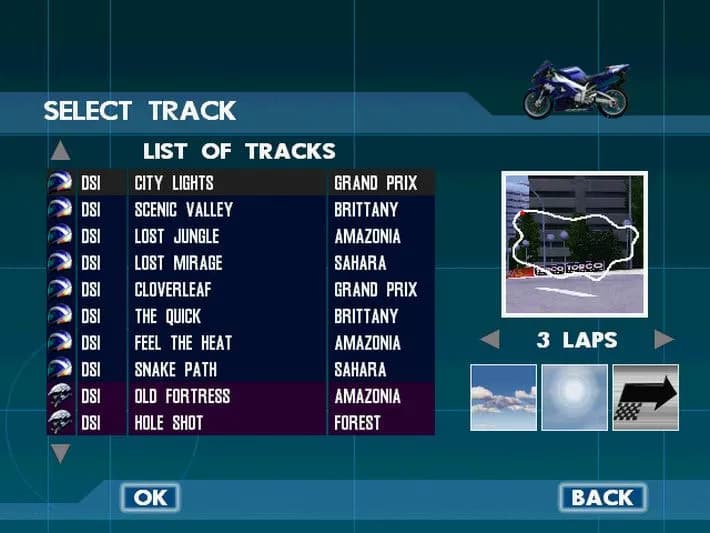Pick the Hole Shot track
The image size is (710, 533).
click(x=240, y=423)
